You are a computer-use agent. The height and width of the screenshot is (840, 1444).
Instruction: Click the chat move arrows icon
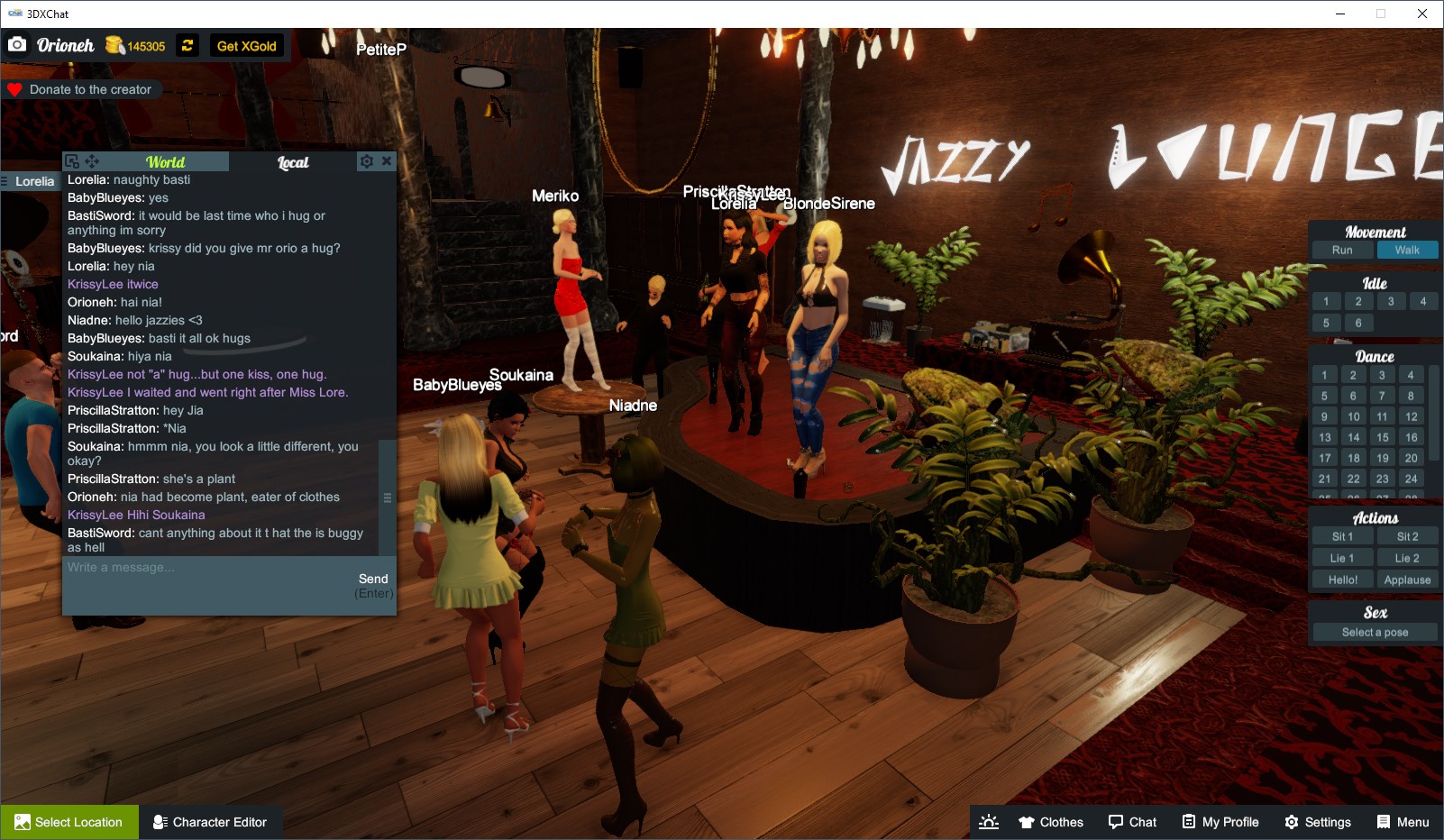[91, 160]
